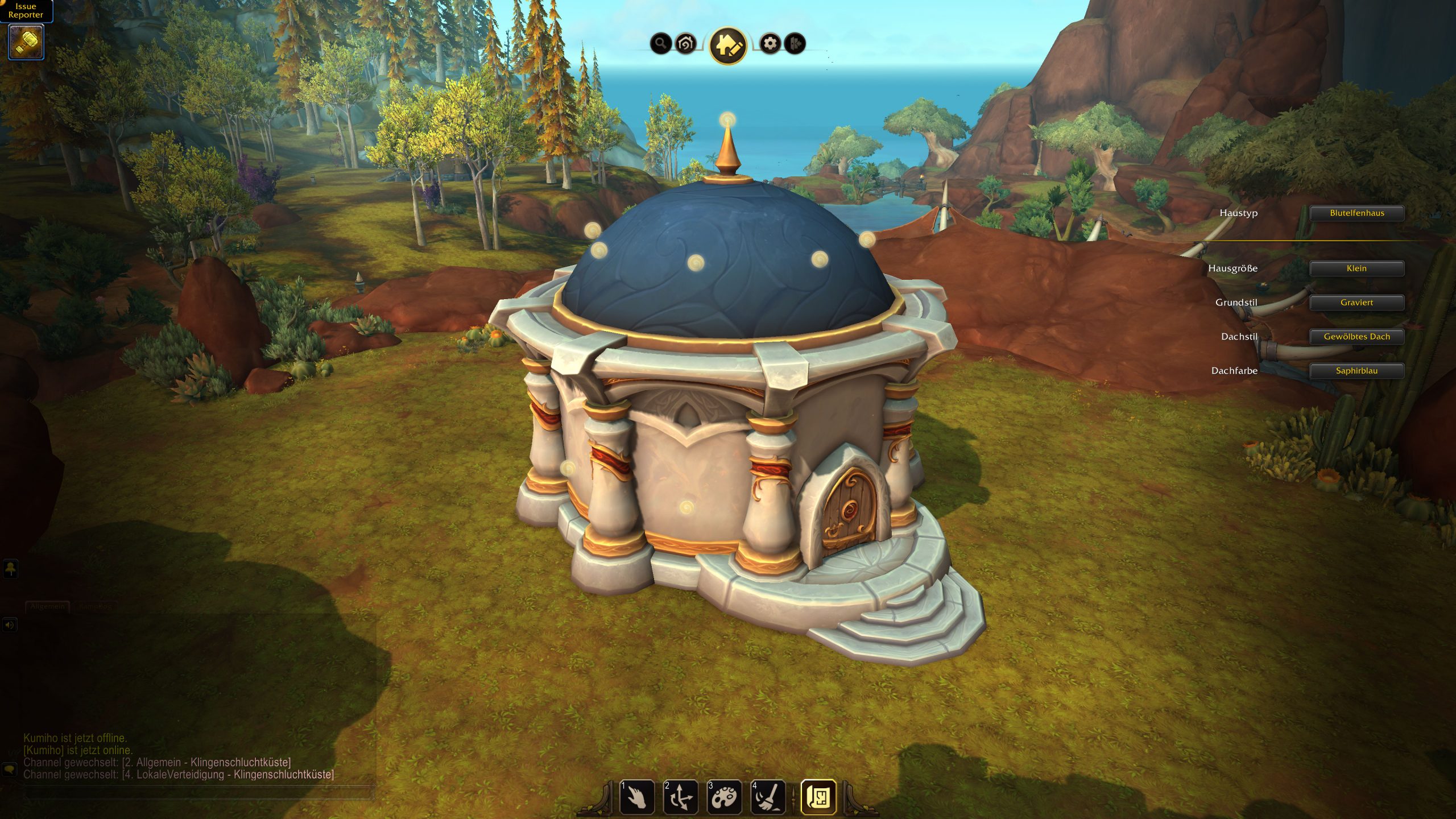This screenshot has height=819, width=1456.
Task: Open the Haustyp dropdown showing Blutelfenhaus
Action: tap(1356, 213)
